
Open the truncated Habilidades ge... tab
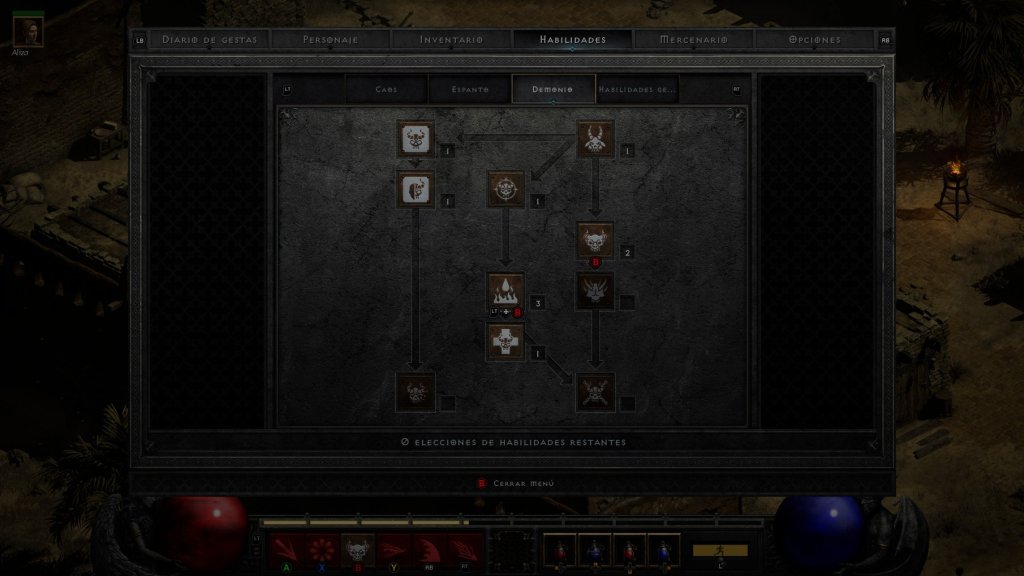637,89
